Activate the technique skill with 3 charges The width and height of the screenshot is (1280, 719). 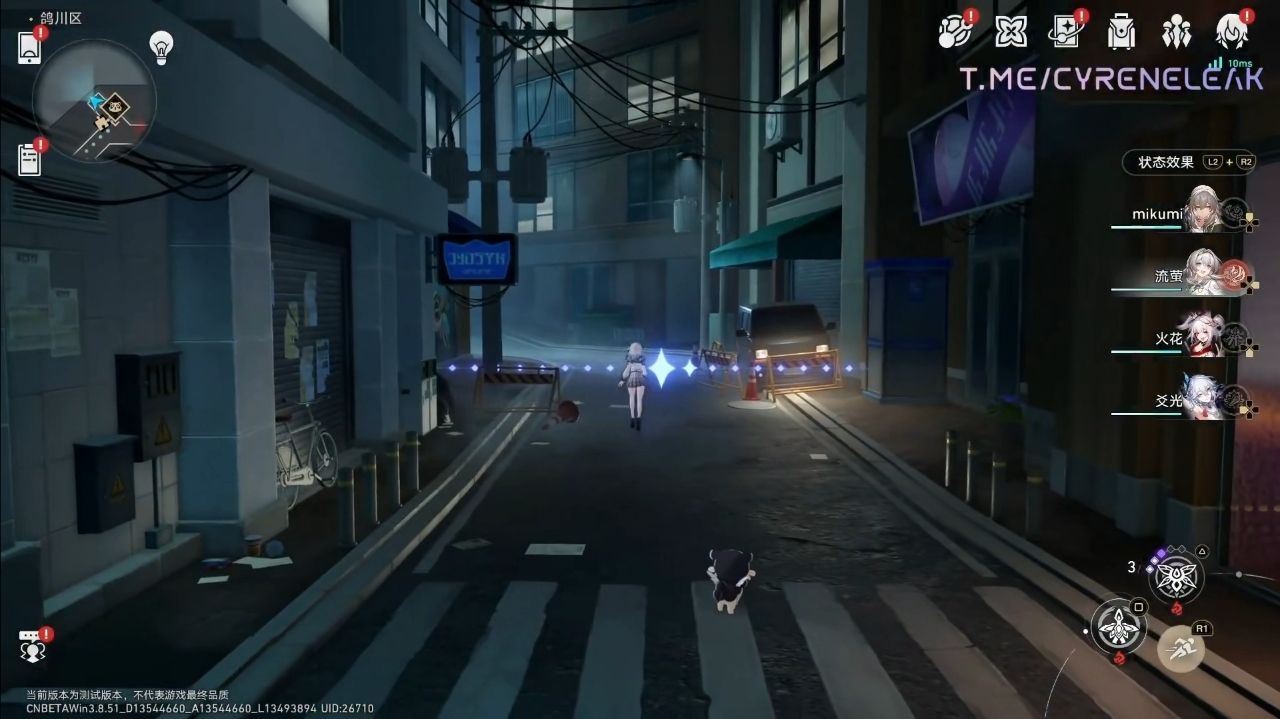tap(1175, 577)
